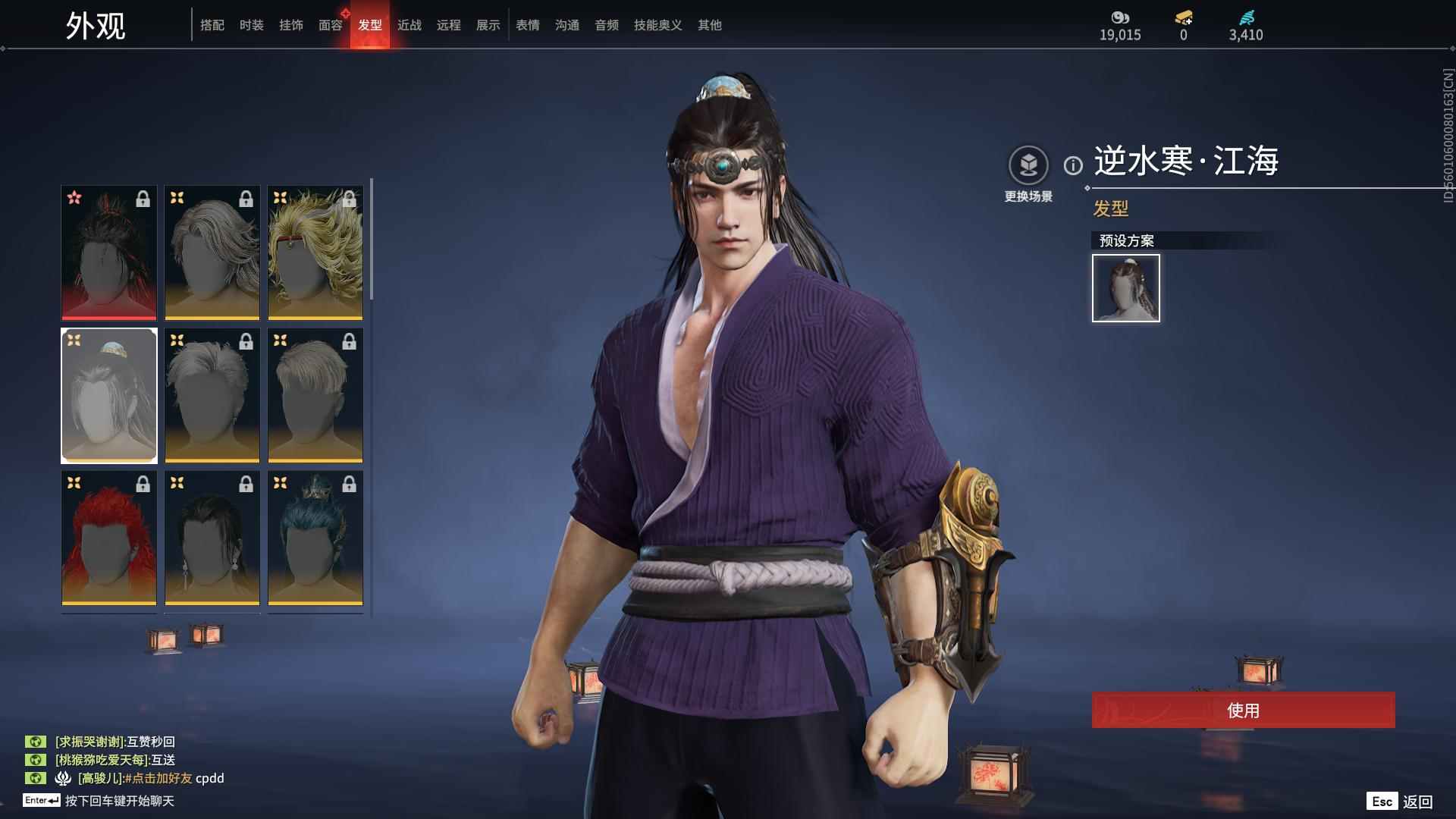Click the guild emblem icon beside 高骏儿
This screenshot has width=1456, height=819.
pyautogui.click(x=62, y=779)
